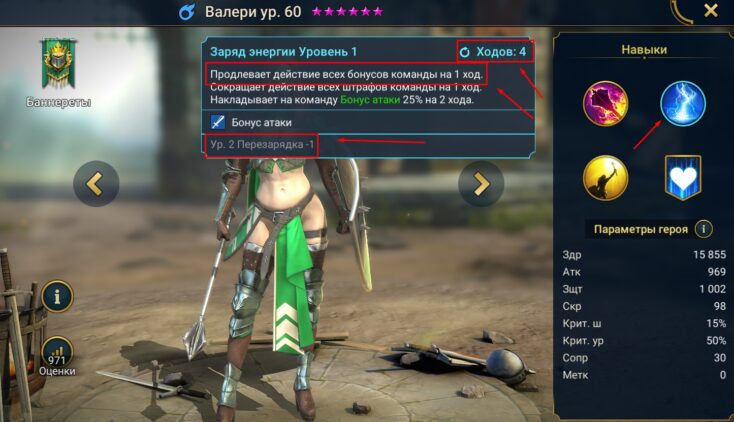734x422 pixels.
Task: Select the golden archer skill icon
Action: (x=606, y=178)
